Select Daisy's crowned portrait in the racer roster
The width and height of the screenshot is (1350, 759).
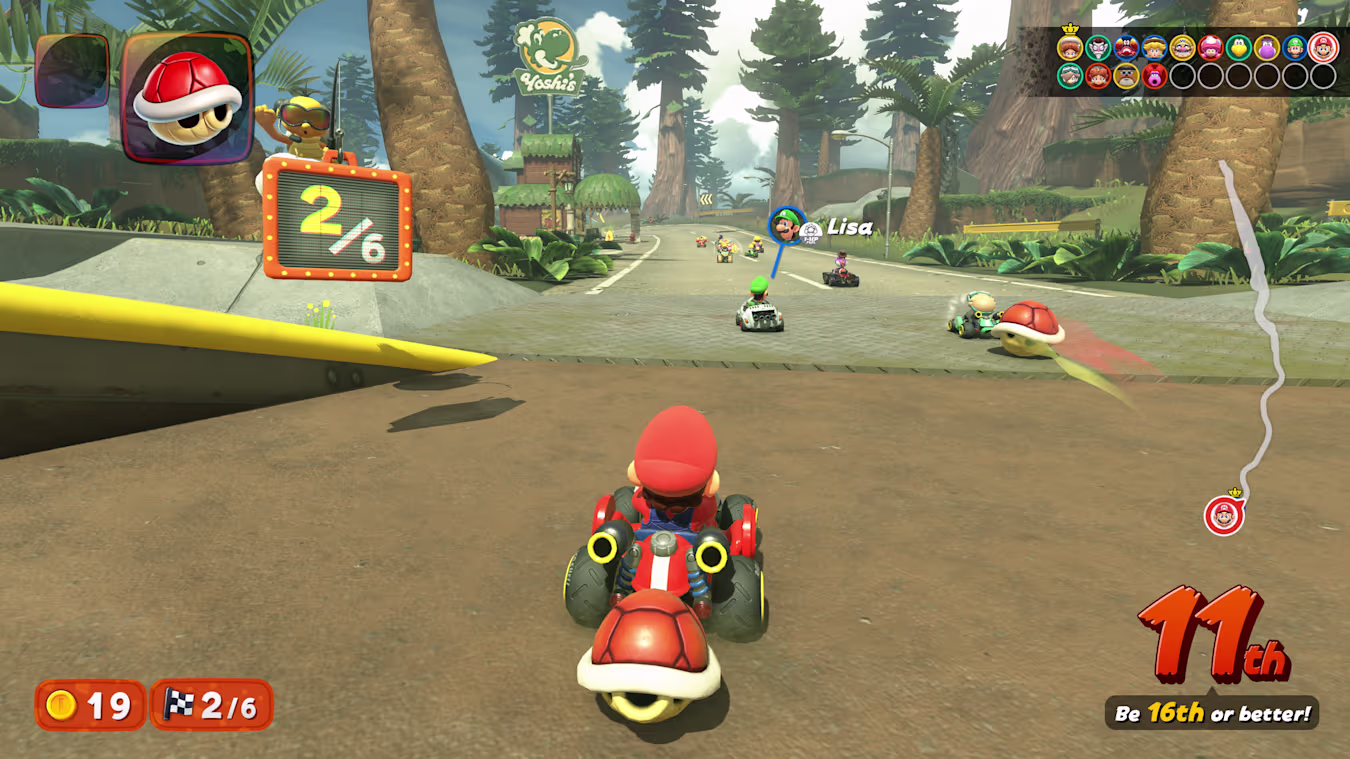pos(1070,47)
